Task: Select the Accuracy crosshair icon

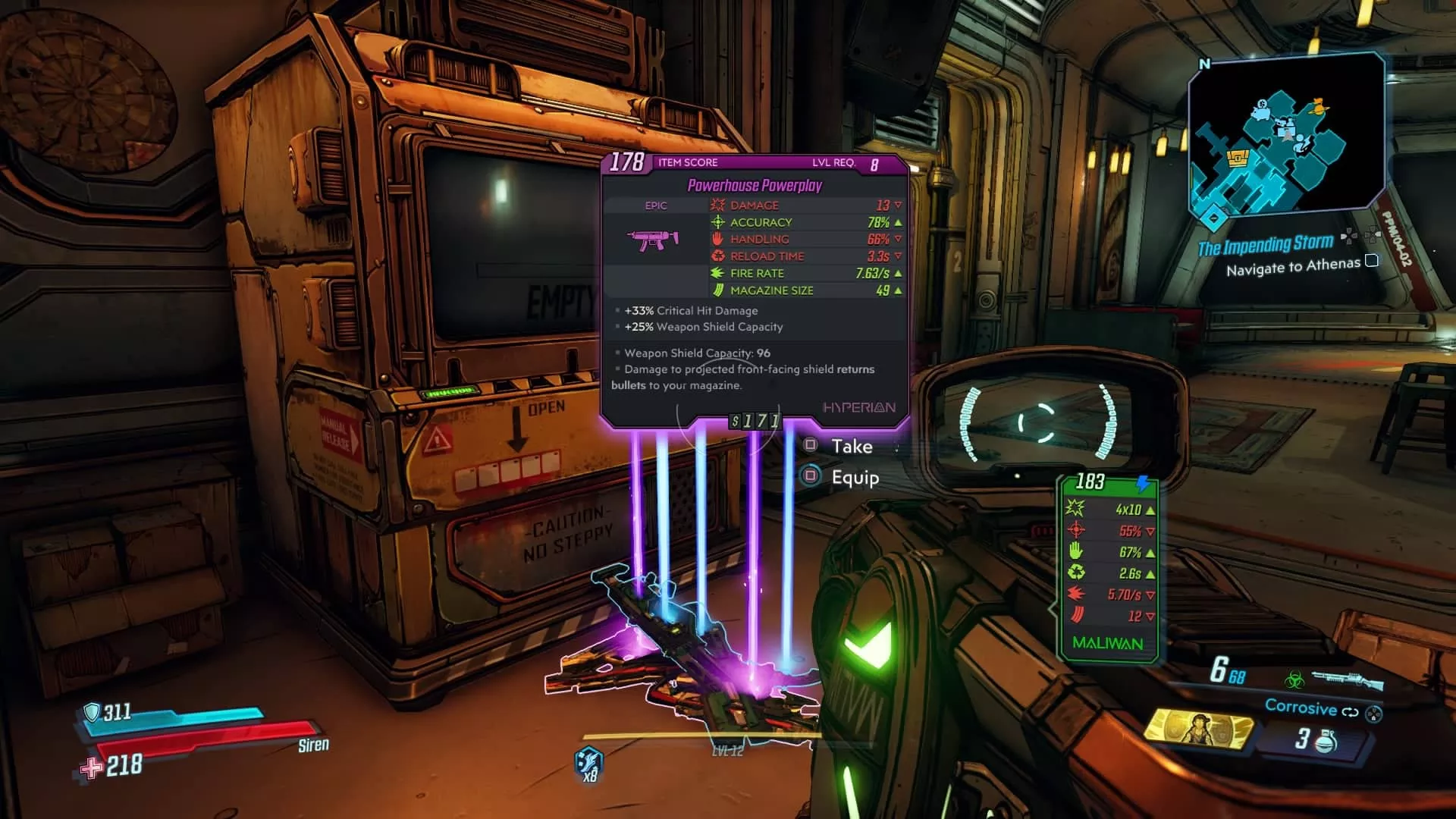Action: click(x=716, y=221)
